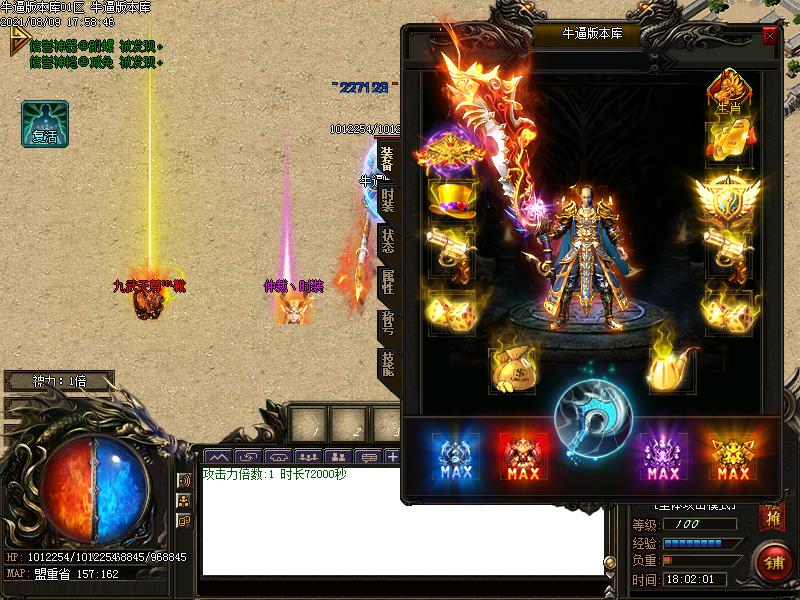Show the 称号 titles tab
800x600 pixels.
tap(388, 322)
